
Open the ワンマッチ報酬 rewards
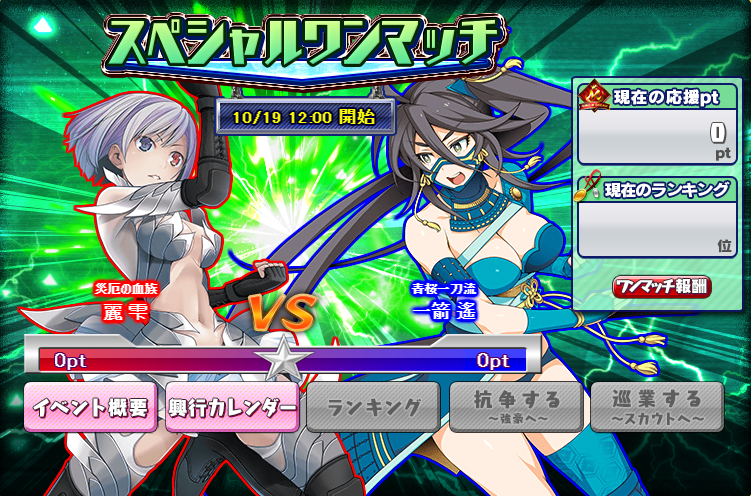click(x=661, y=286)
